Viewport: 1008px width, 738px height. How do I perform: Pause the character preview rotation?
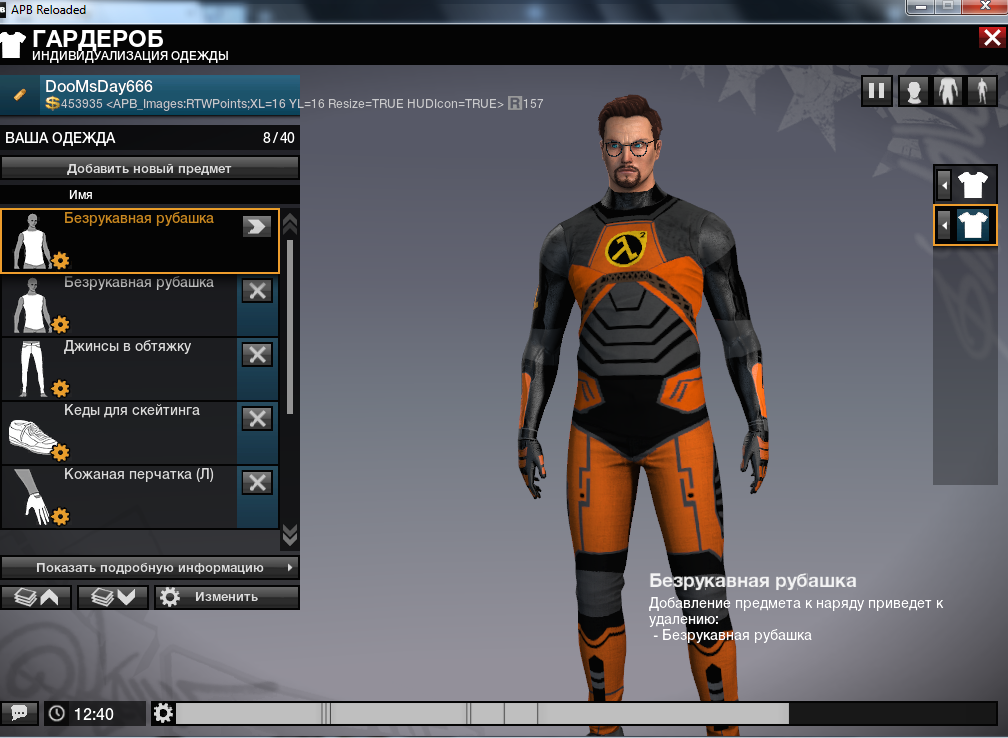(876, 92)
